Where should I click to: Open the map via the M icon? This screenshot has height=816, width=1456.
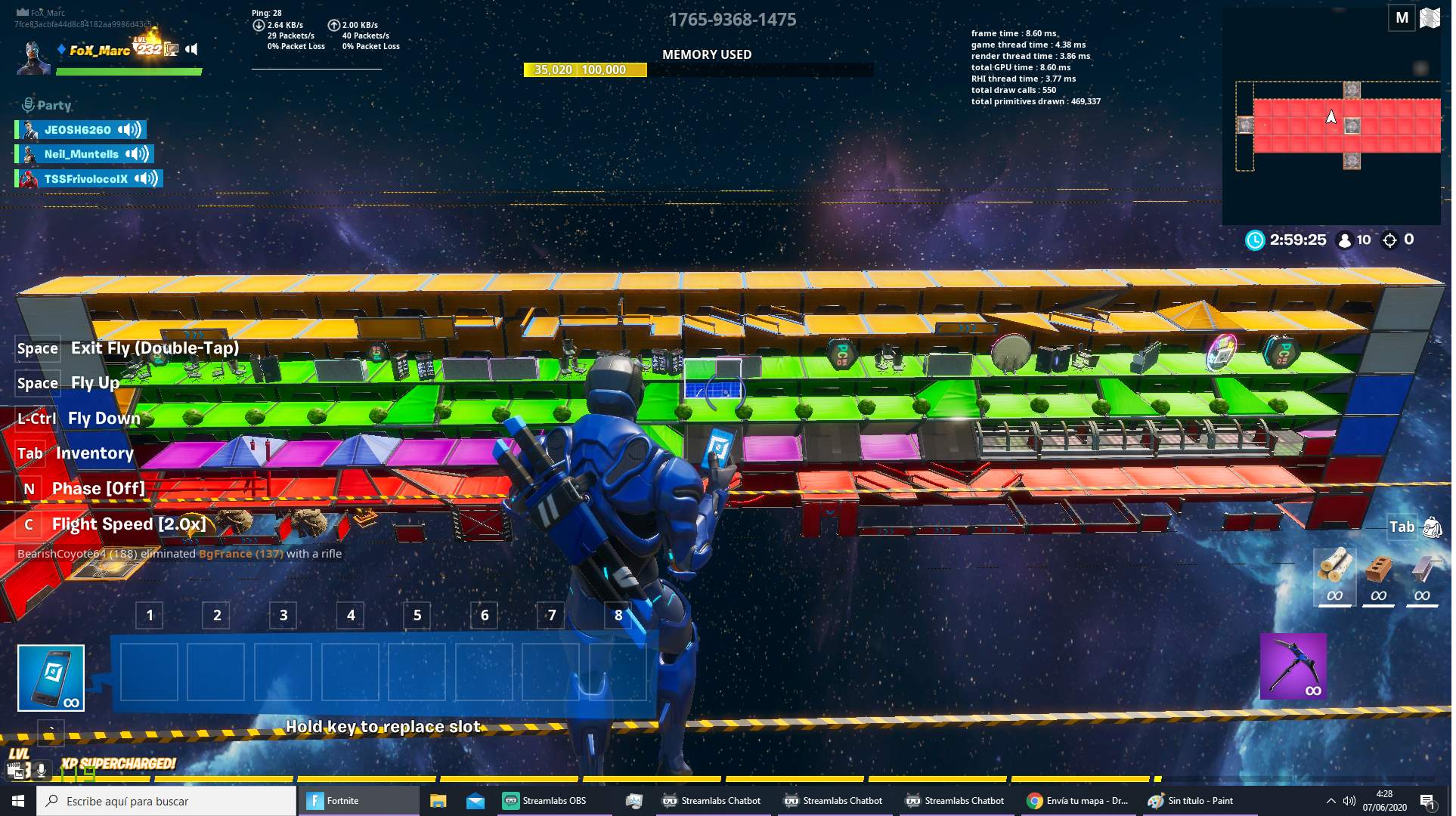[x=1402, y=17]
